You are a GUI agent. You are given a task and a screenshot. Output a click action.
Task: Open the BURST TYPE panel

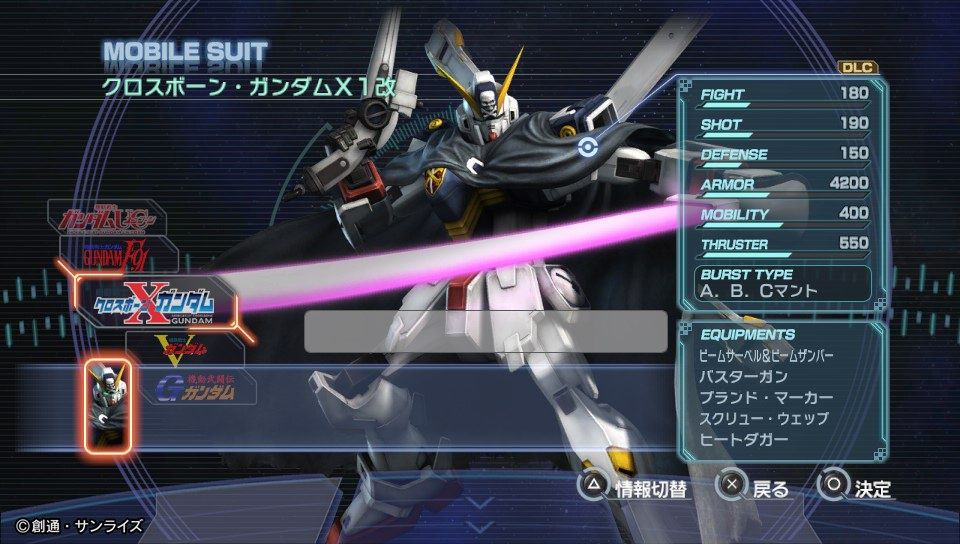click(783, 282)
